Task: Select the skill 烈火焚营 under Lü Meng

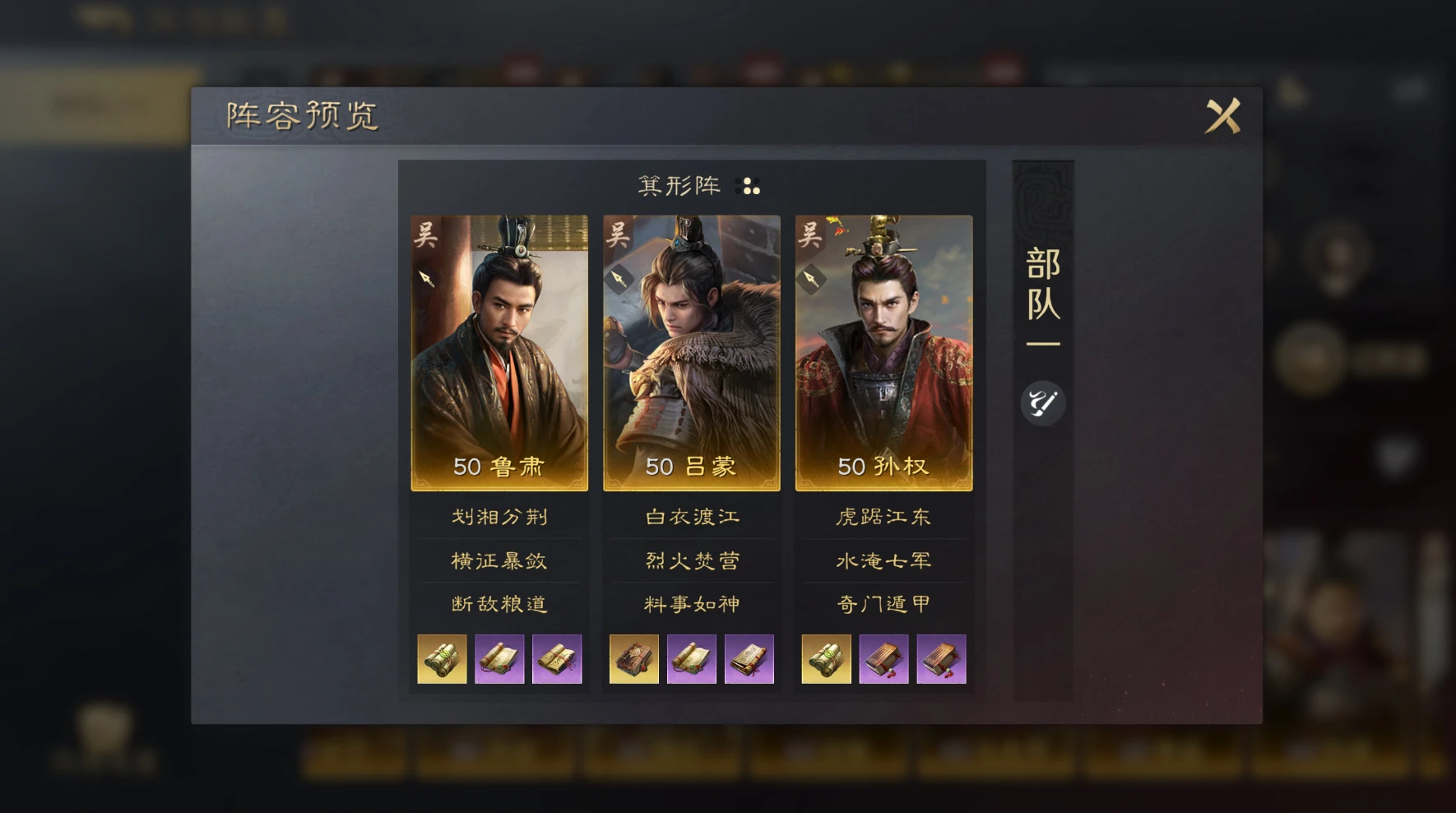Action: [x=691, y=560]
